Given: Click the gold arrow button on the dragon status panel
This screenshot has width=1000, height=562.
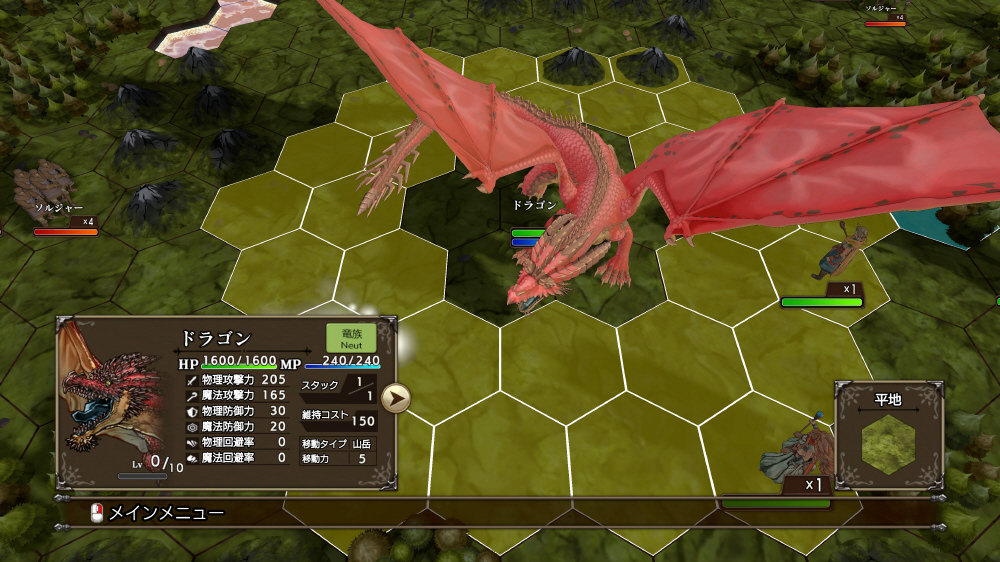Looking at the screenshot, I should (397, 398).
